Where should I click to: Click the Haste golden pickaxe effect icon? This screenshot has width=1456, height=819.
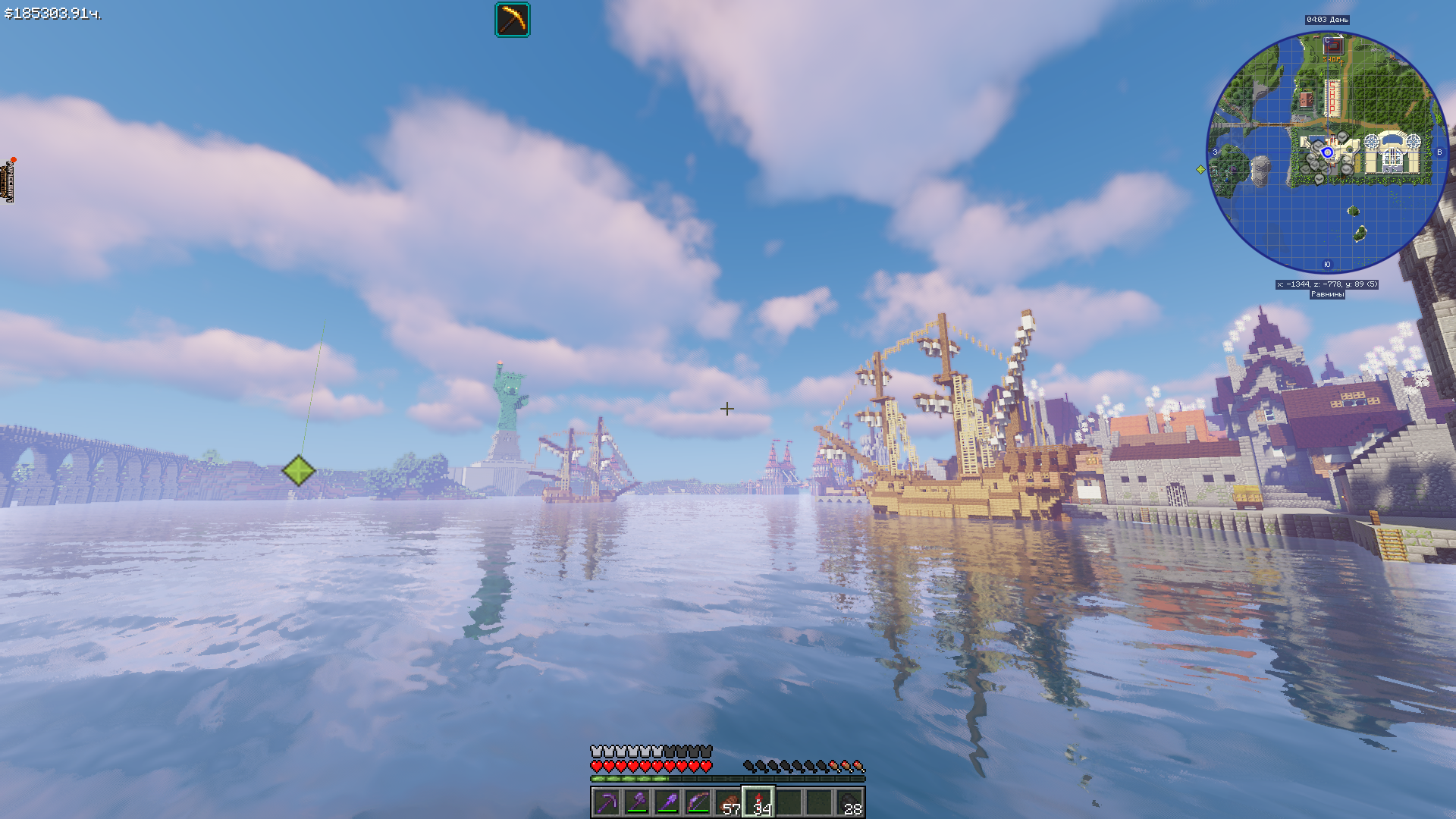tap(513, 20)
